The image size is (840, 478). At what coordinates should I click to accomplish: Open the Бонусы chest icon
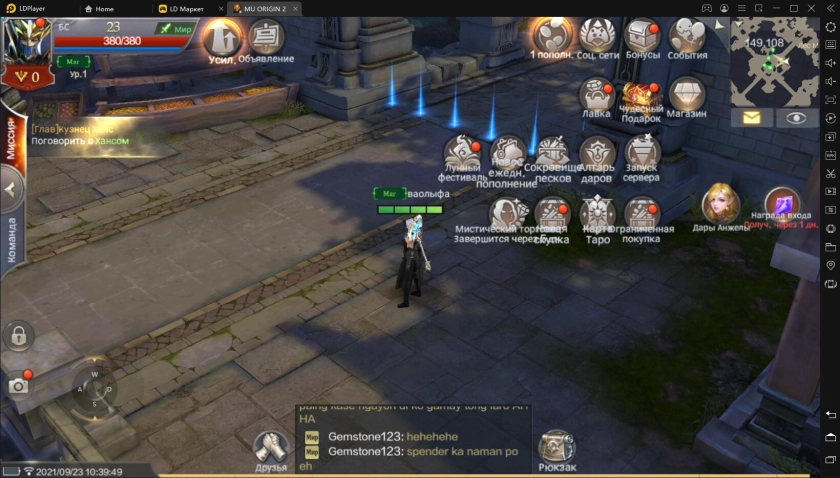(643, 36)
